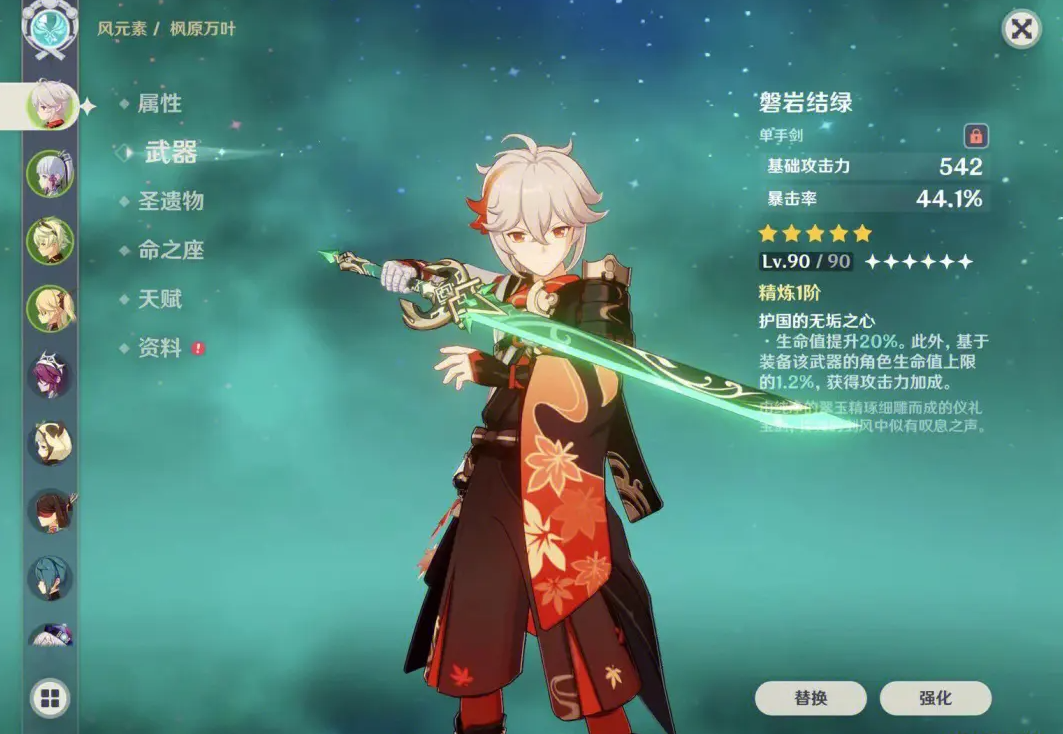Viewport: 1063px width, 734px height.
Task: Choose the cream-haired character with brown horns
Action: [50, 444]
